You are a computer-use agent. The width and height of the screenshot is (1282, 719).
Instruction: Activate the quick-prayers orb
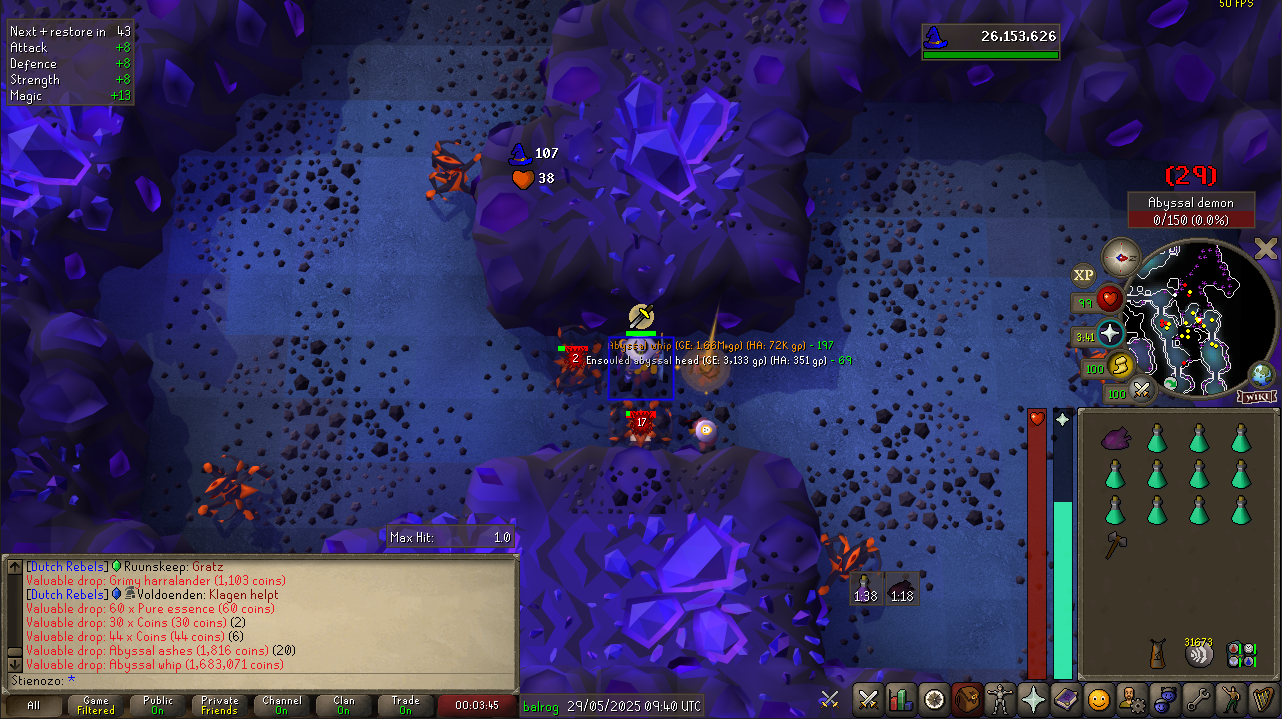1110,333
